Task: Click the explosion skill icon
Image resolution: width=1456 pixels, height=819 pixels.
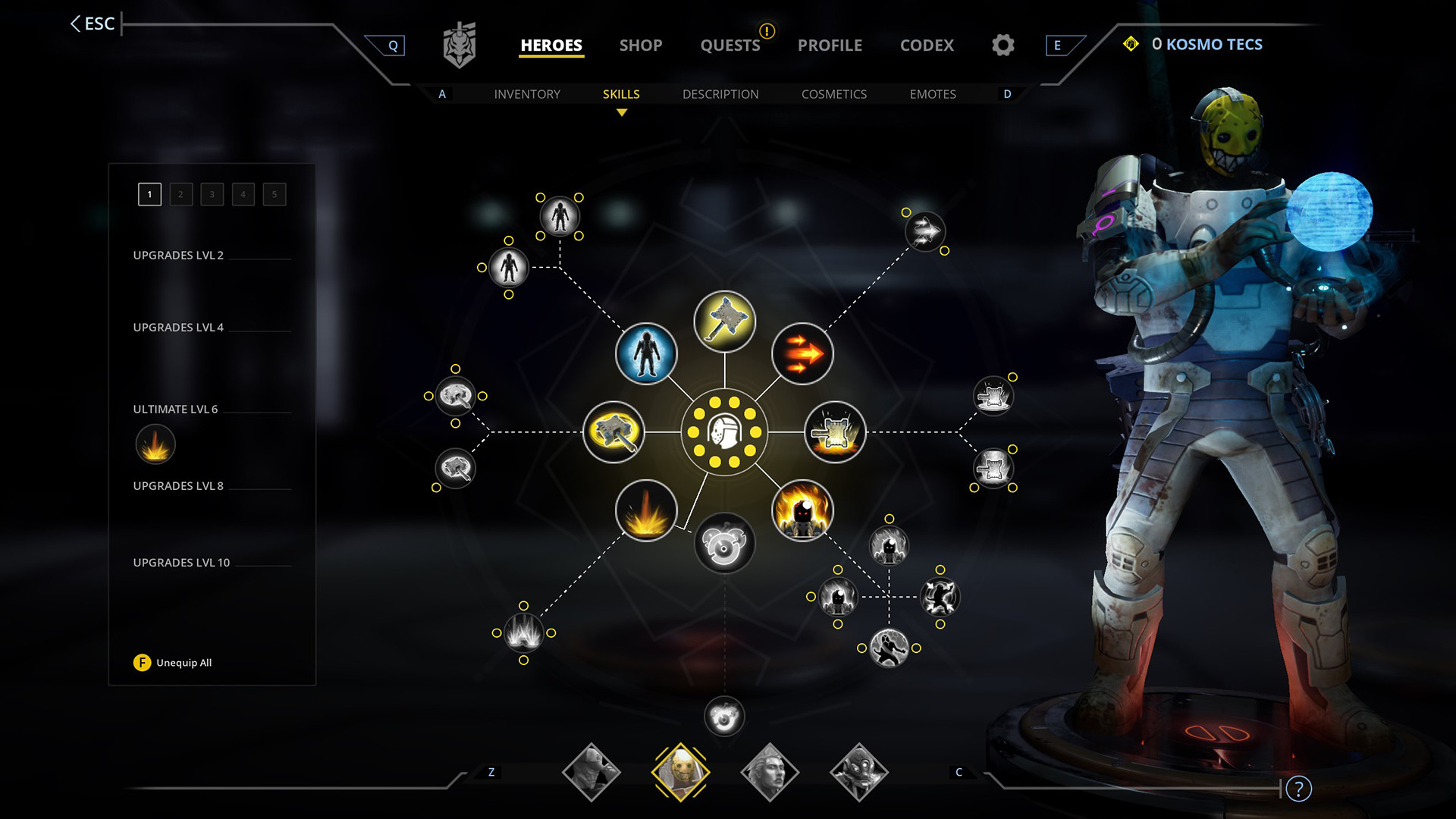Action: 645,511
